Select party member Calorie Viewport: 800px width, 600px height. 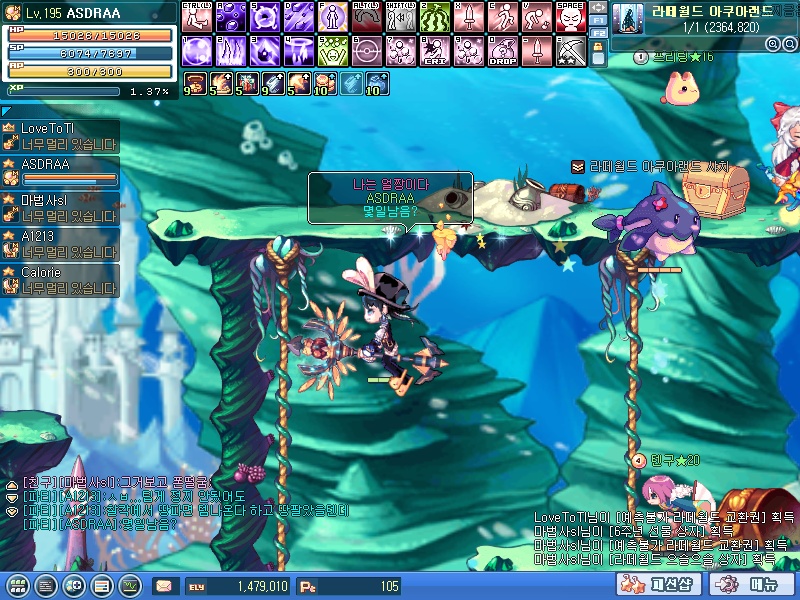pos(60,279)
